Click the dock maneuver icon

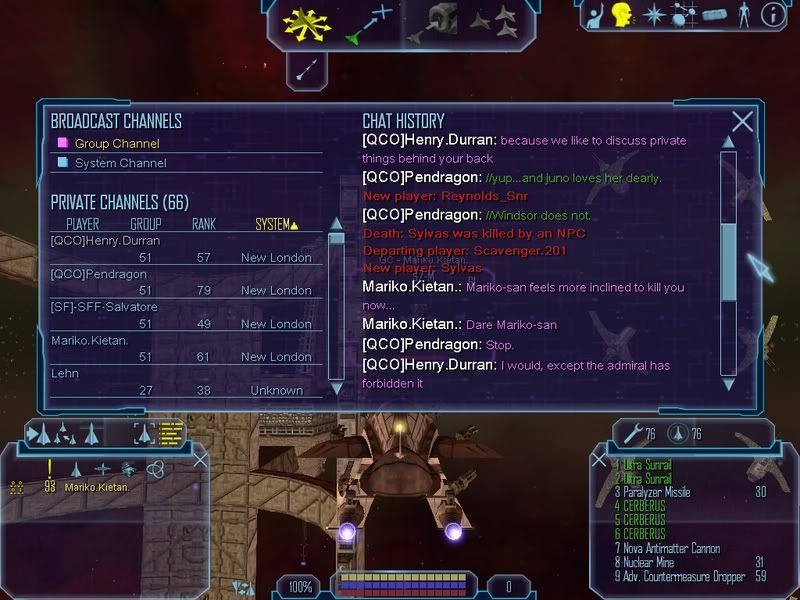(x=435, y=22)
